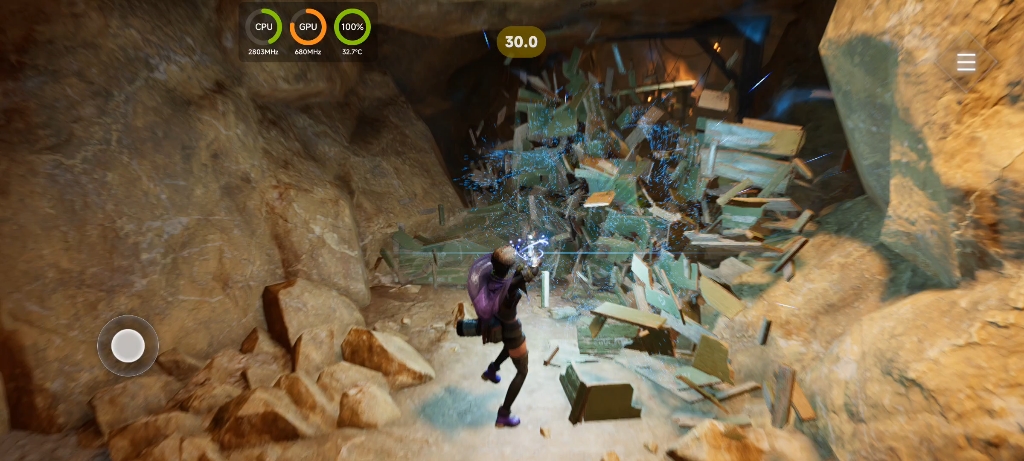Viewport: 1024px width, 461px height.
Task: Tap the virtual joystick thumb
Action: click(128, 346)
